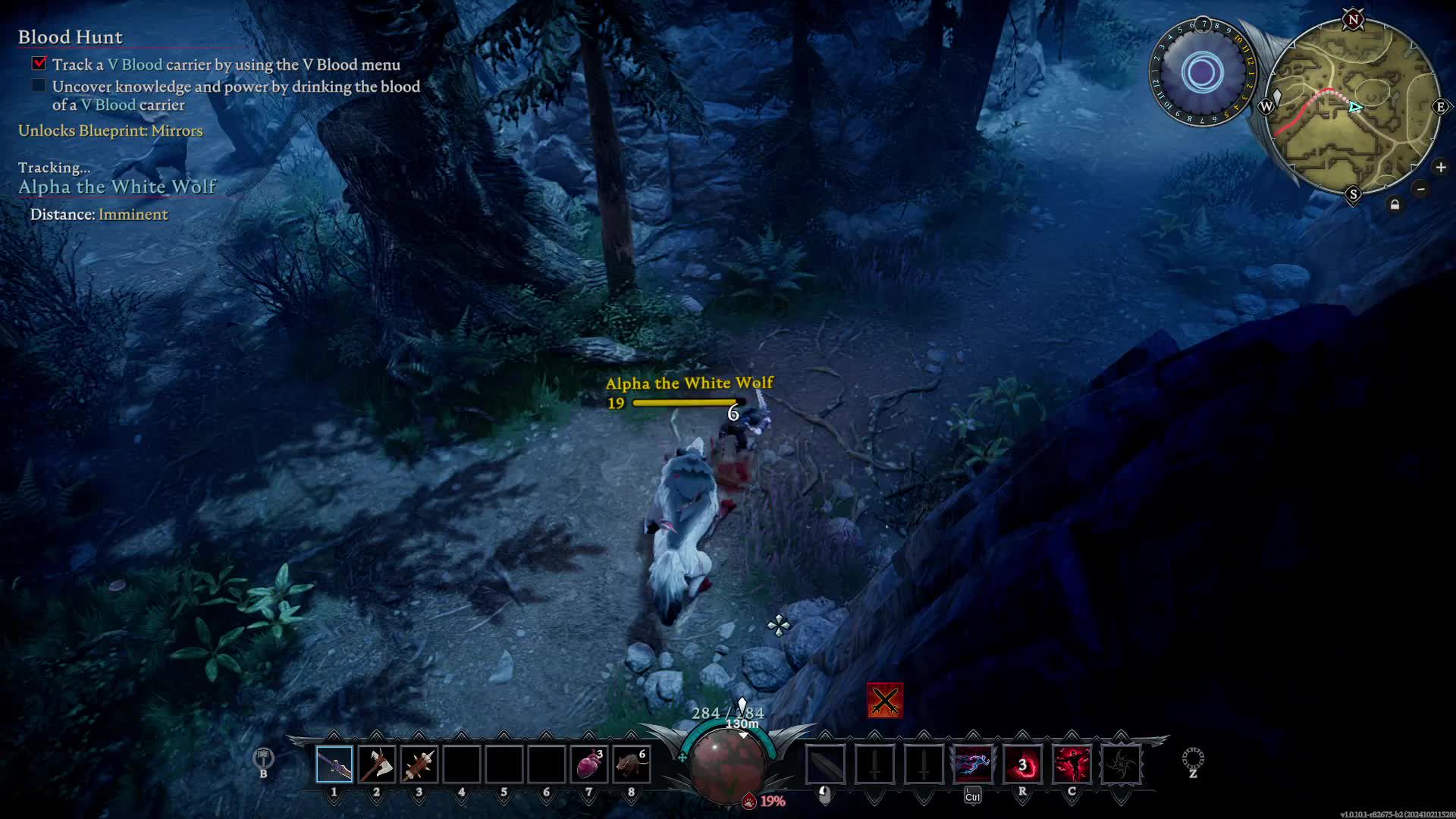
Task: Trigger the red figure spell on C
Action: pos(1072,764)
